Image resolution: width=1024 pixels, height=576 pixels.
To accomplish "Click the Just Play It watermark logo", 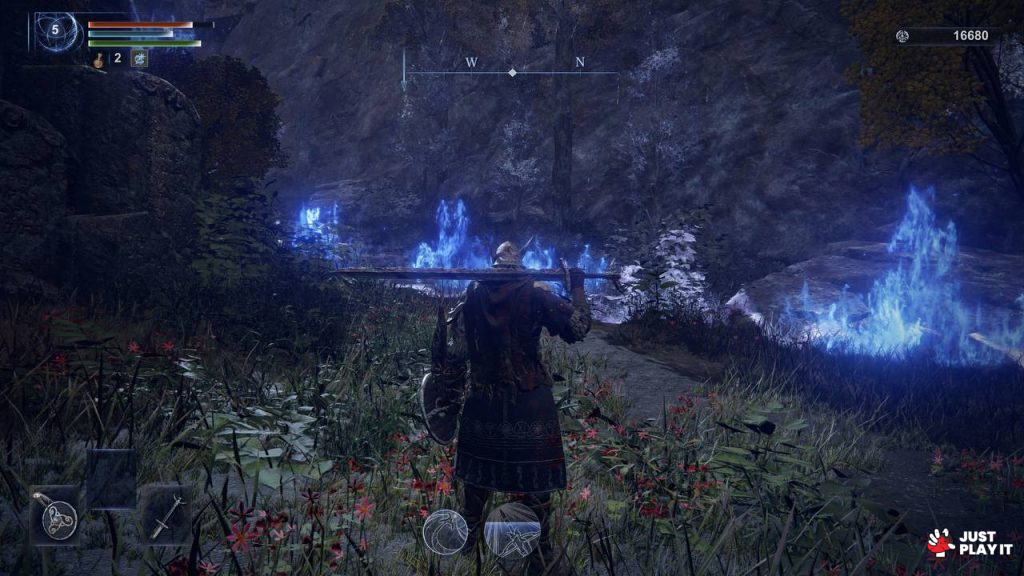I will pos(969,543).
